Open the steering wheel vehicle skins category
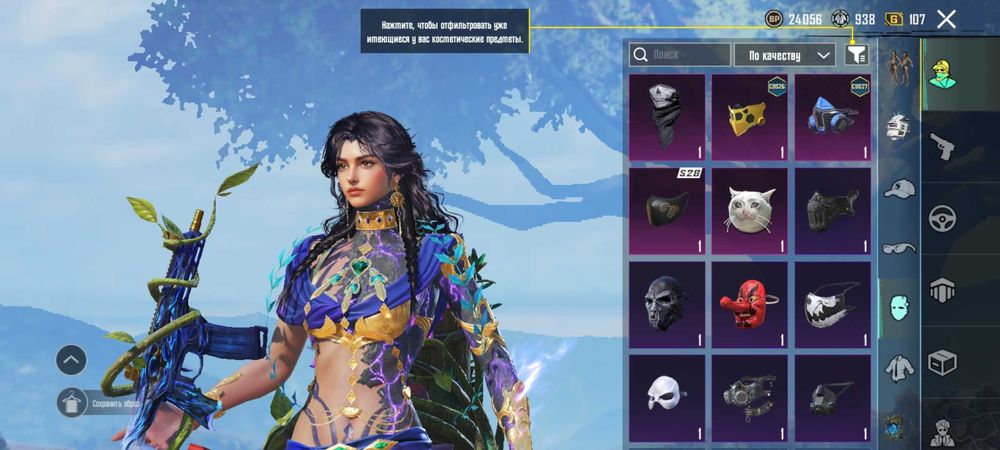This screenshot has width=1000, height=450. click(x=943, y=217)
